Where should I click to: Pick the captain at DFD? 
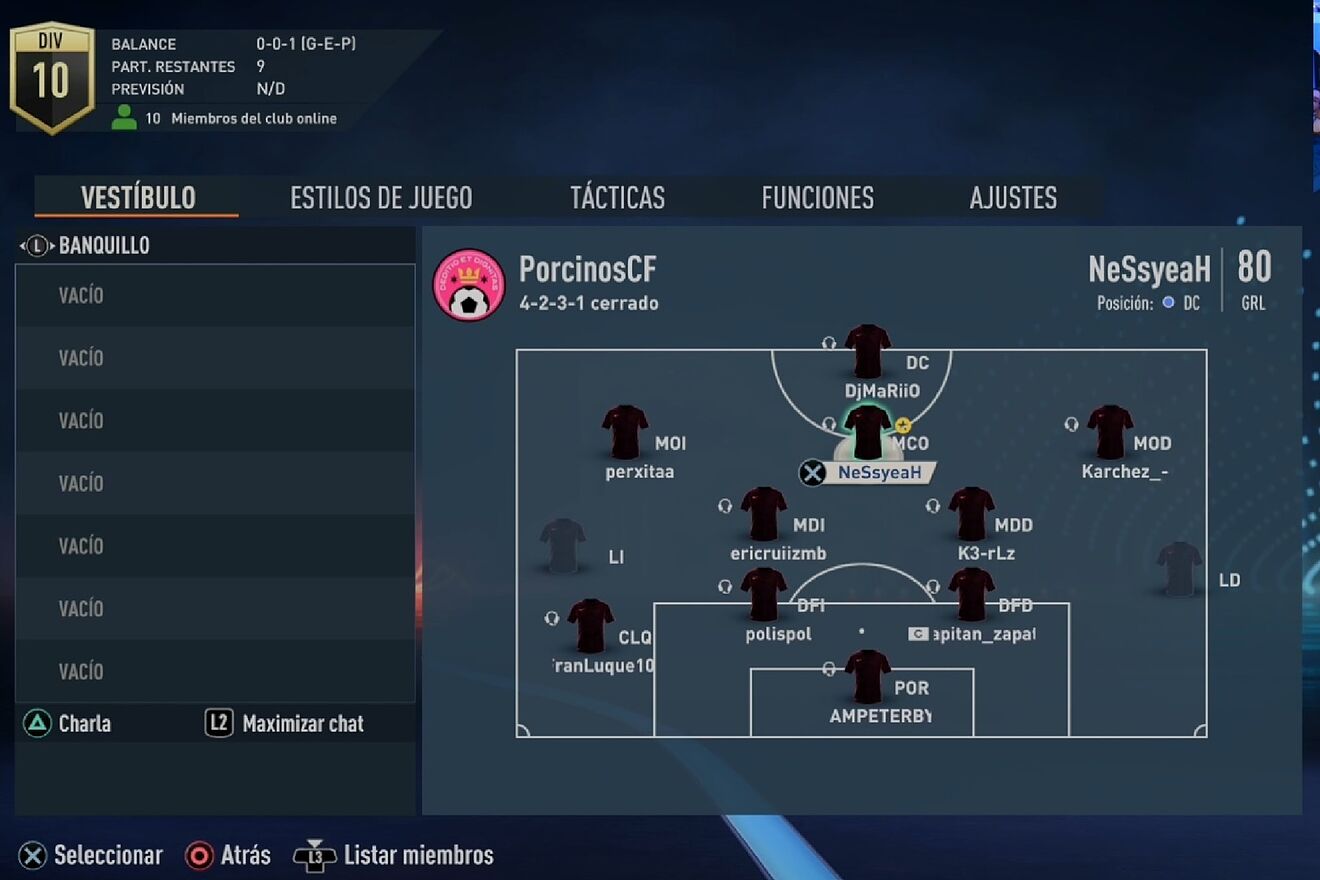(x=971, y=595)
